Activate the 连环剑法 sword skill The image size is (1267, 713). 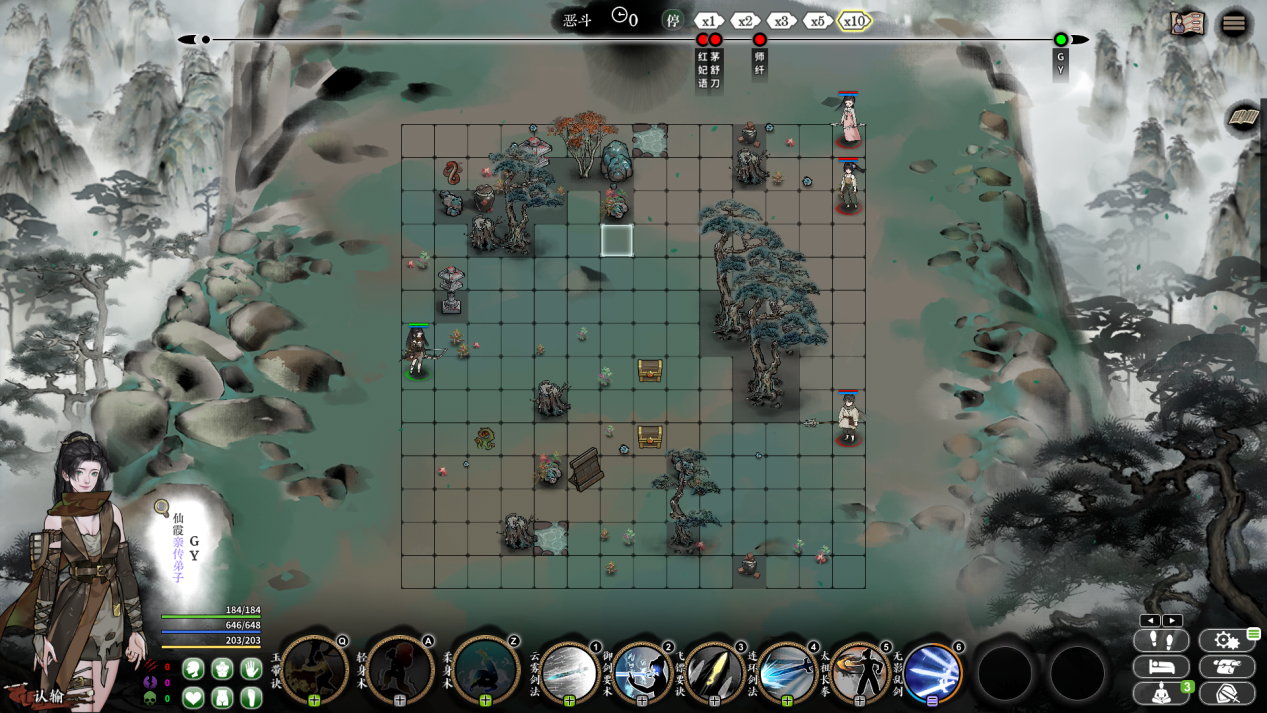coord(787,671)
